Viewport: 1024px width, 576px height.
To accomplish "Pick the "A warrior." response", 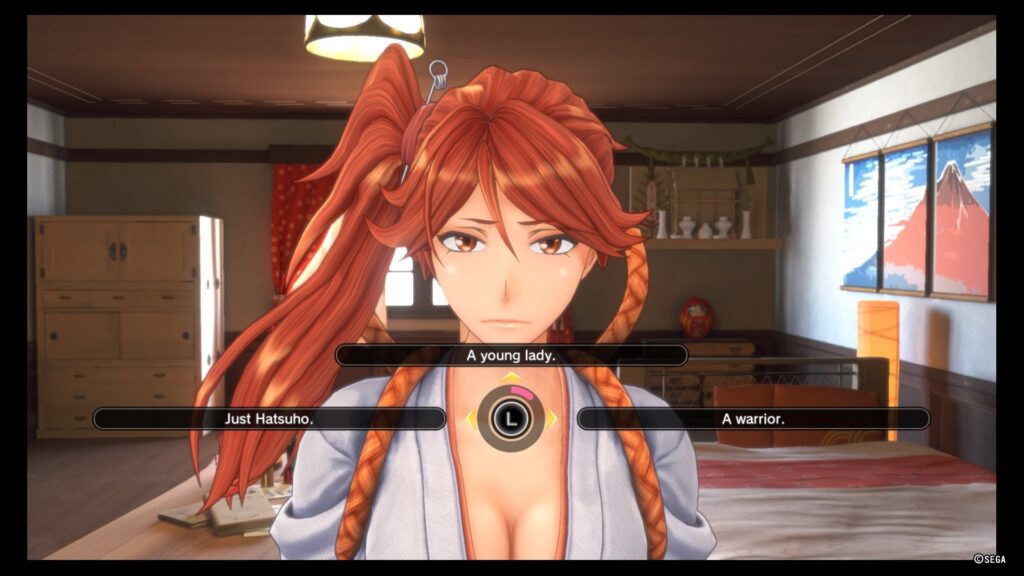I will click(x=753, y=418).
